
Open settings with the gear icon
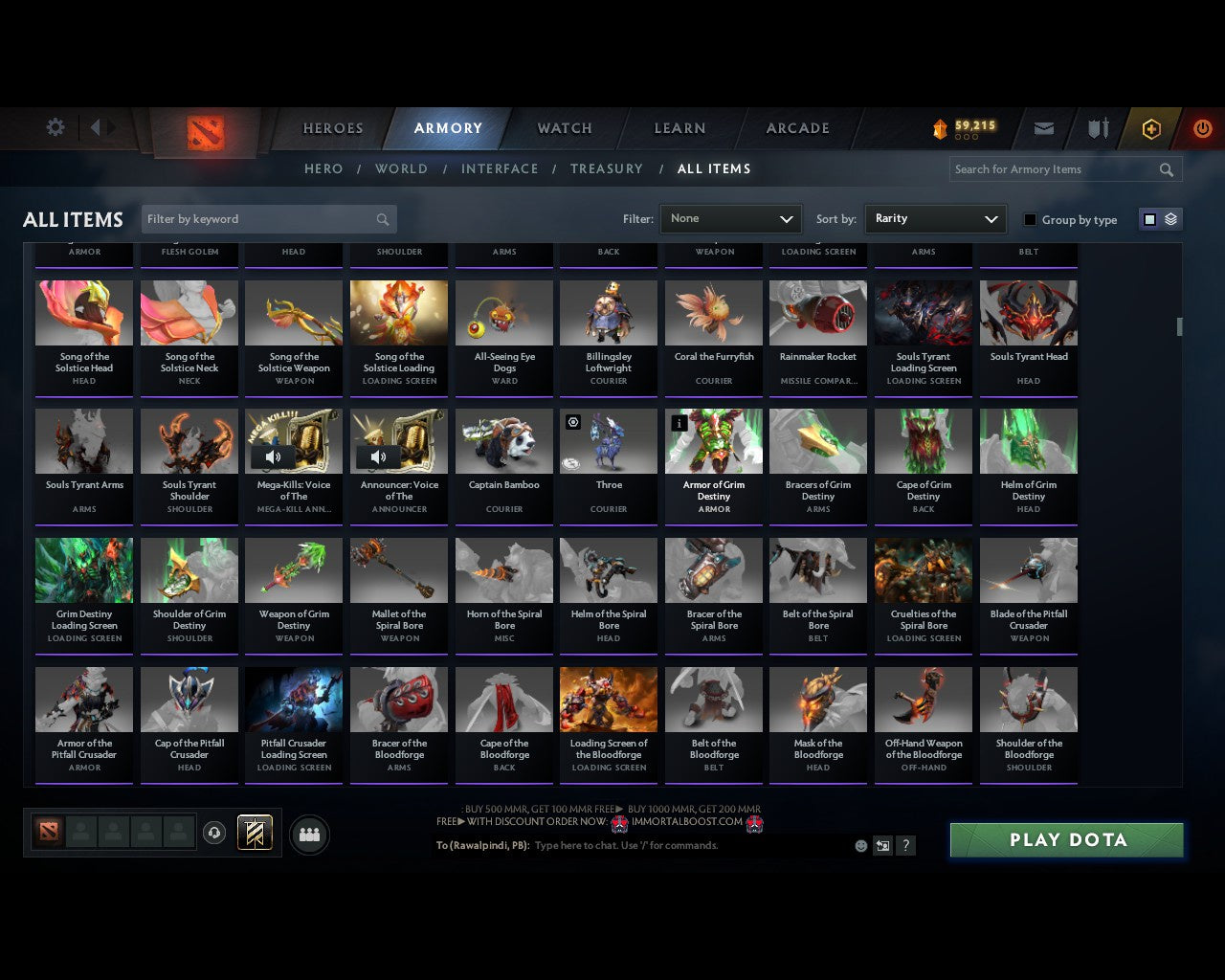pyautogui.click(x=55, y=126)
